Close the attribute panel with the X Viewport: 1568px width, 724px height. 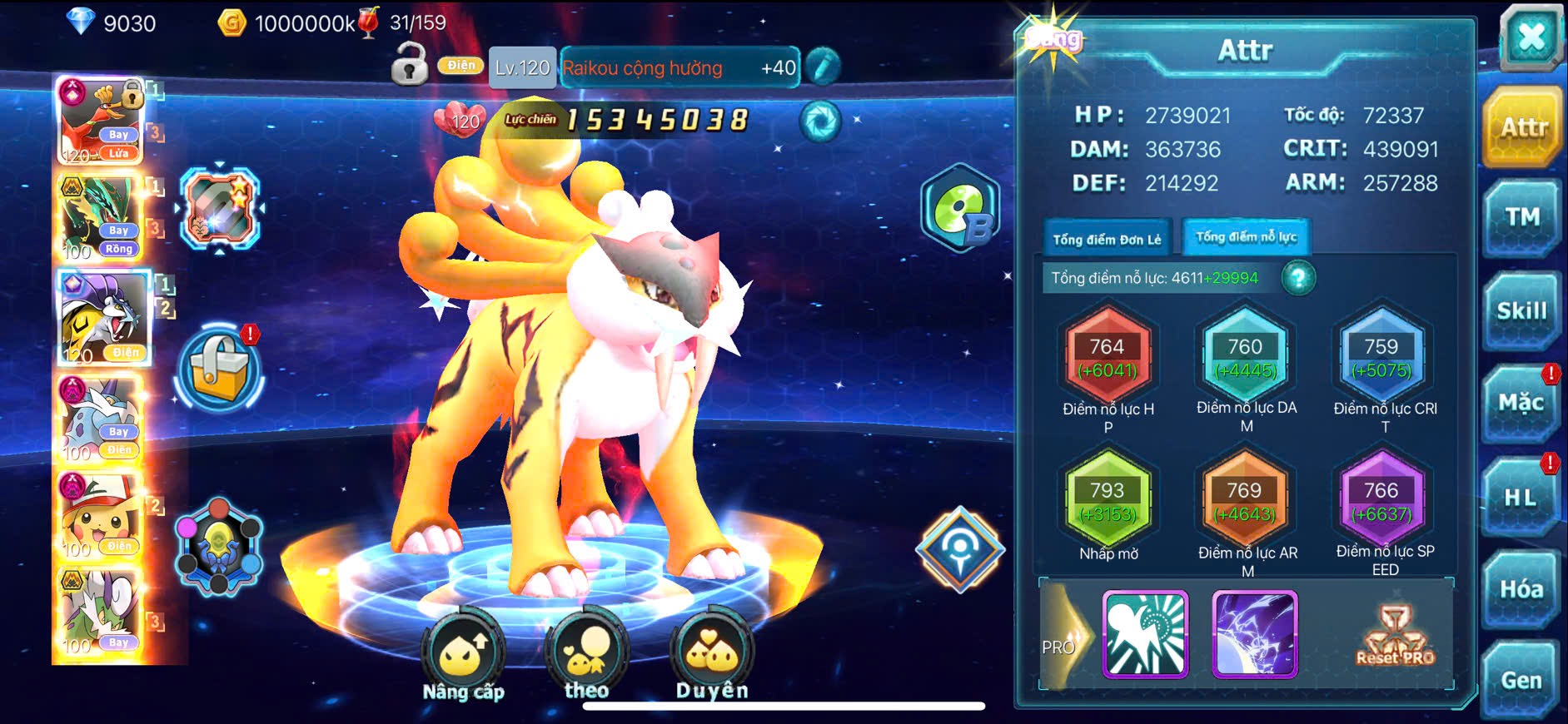1531,38
